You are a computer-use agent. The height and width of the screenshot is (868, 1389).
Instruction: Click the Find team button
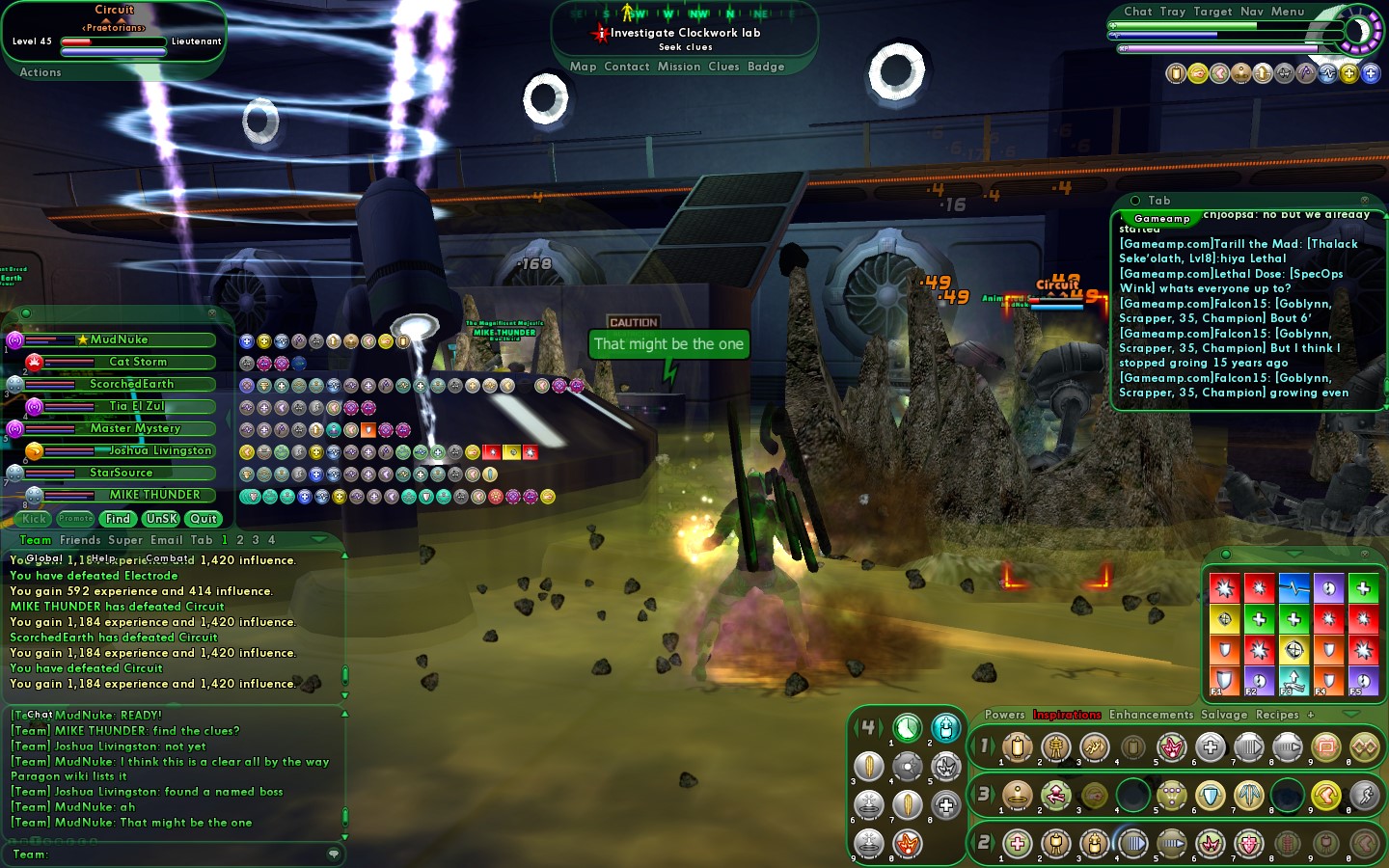click(x=118, y=519)
